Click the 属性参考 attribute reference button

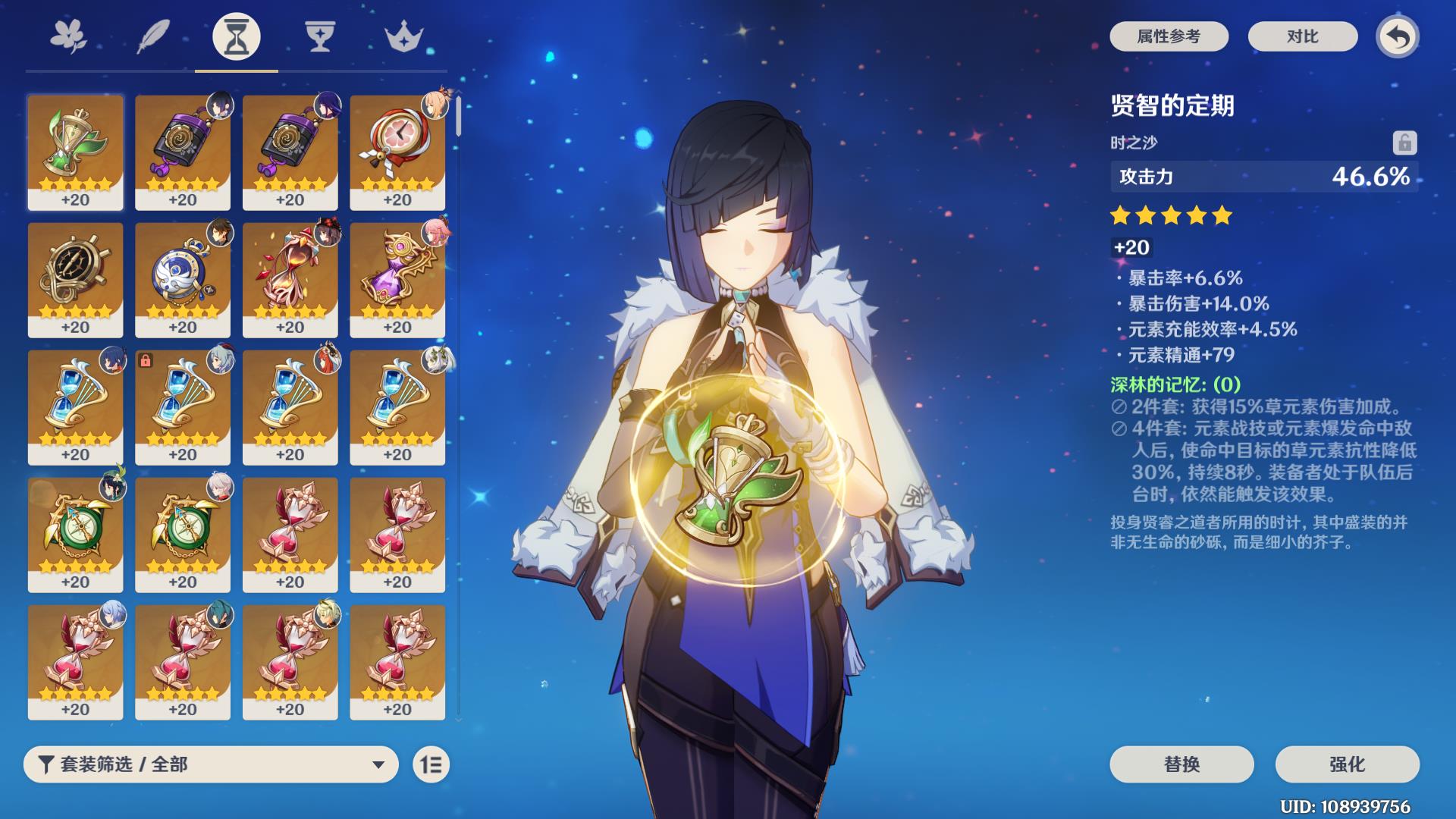(x=1169, y=36)
